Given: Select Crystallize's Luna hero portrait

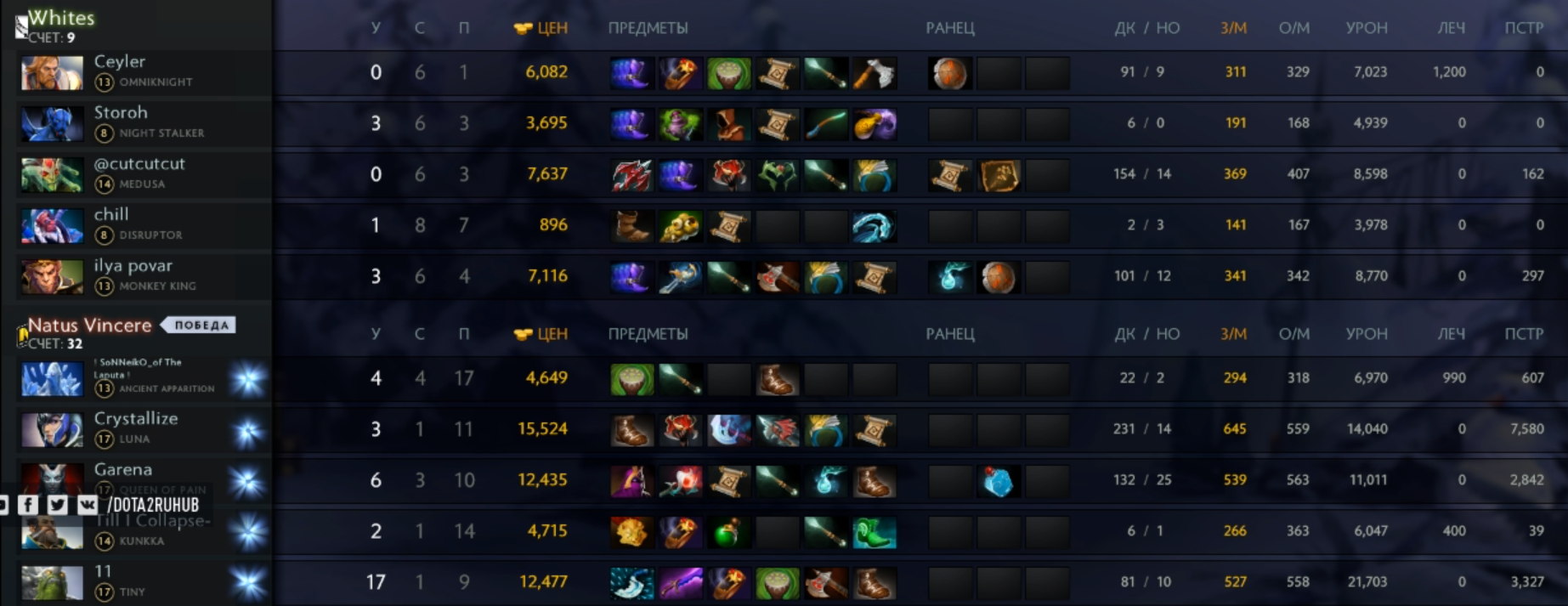Looking at the screenshot, I should [x=52, y=430].
